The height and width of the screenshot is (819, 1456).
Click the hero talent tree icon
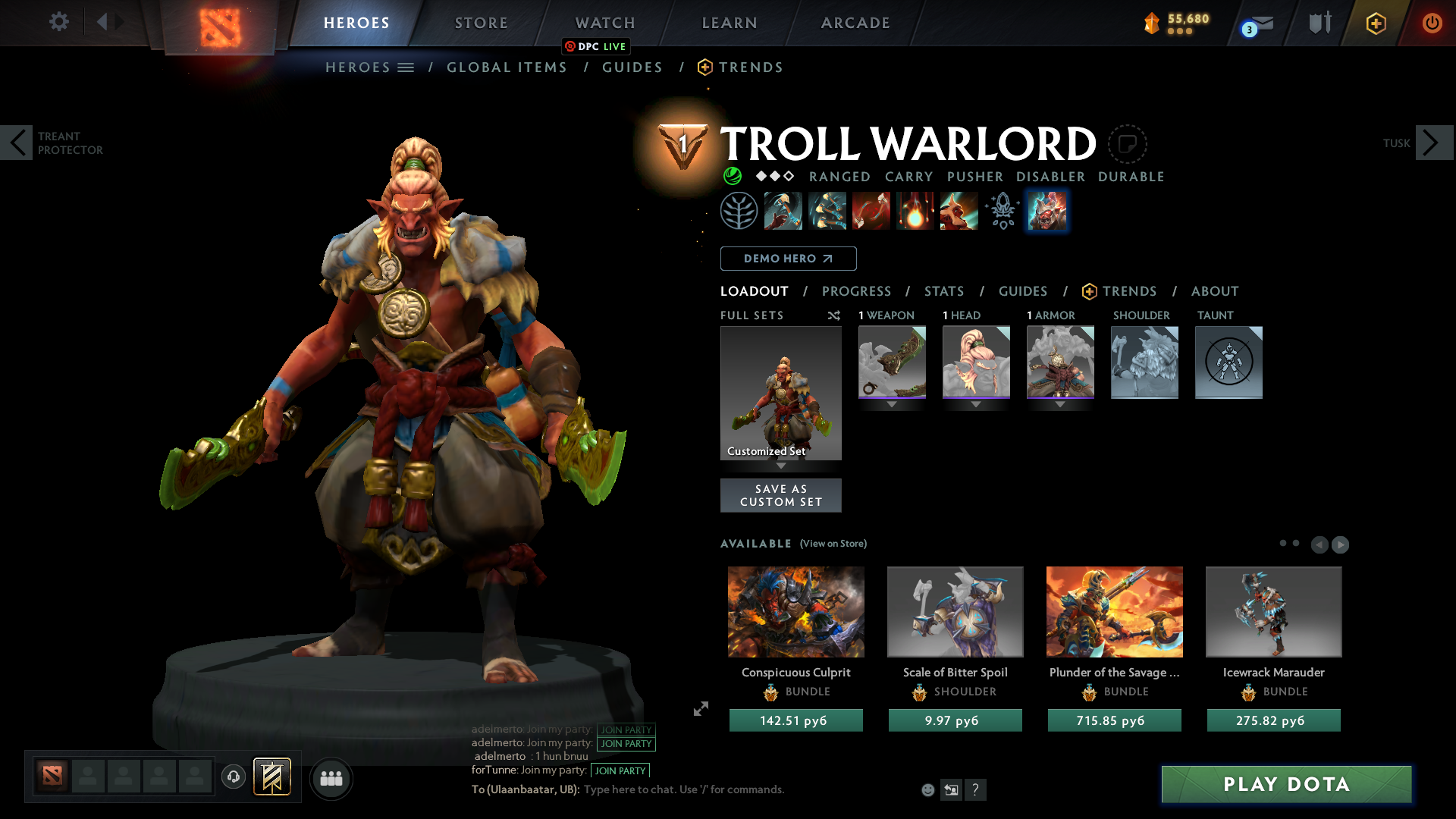click(739, 211)
